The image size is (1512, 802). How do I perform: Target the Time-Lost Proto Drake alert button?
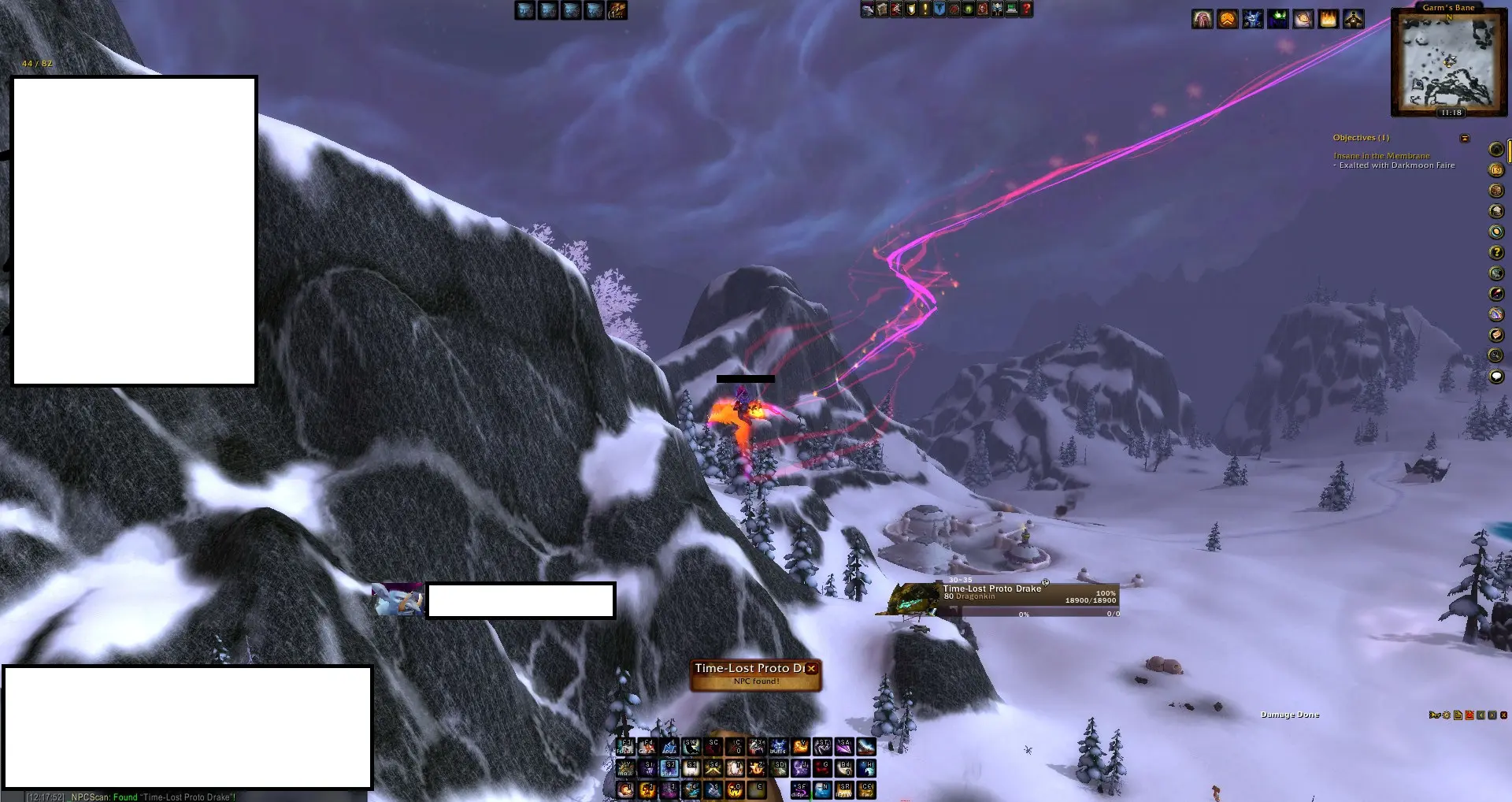[x=748, y=675]
